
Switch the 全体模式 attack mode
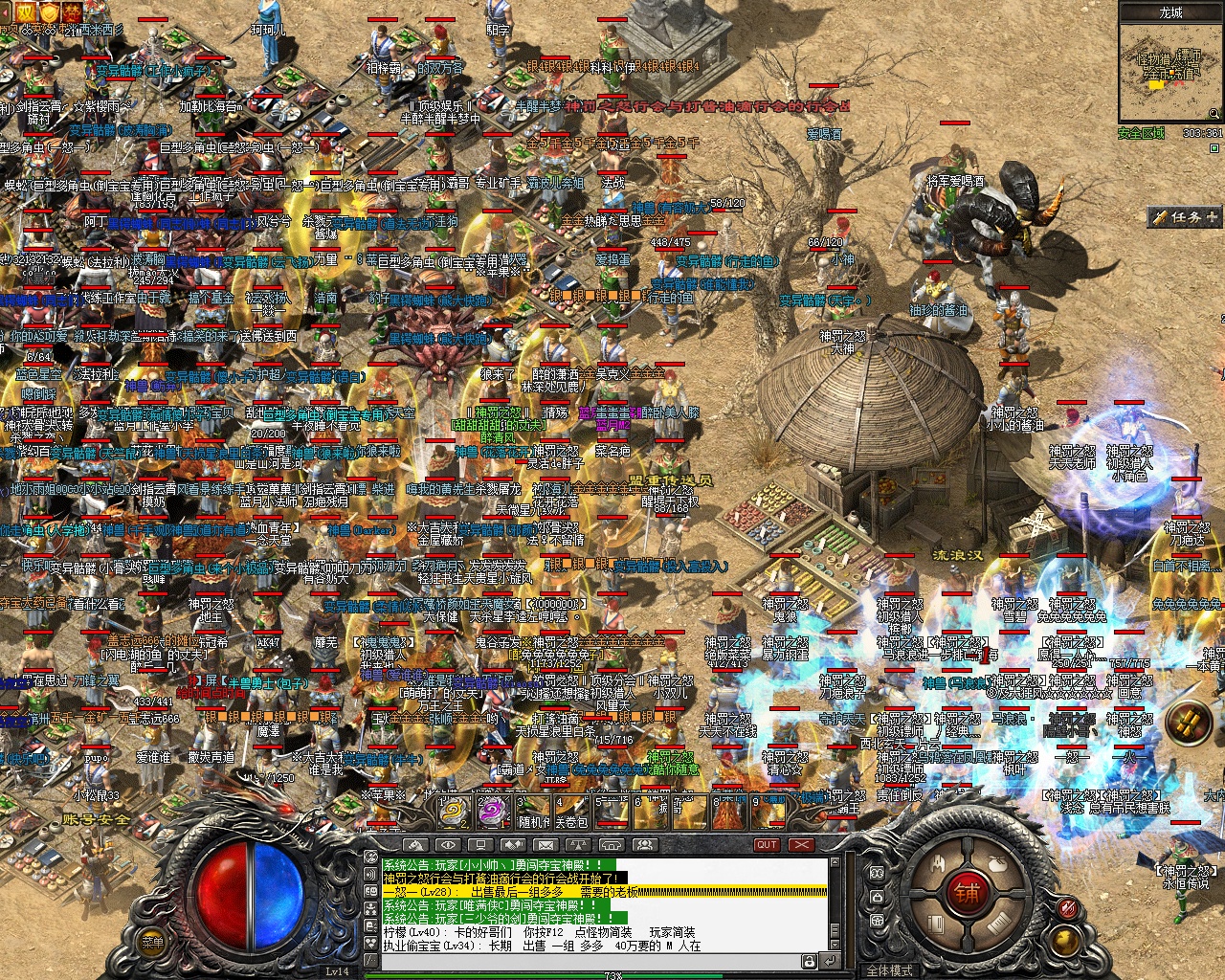[889, 970]
